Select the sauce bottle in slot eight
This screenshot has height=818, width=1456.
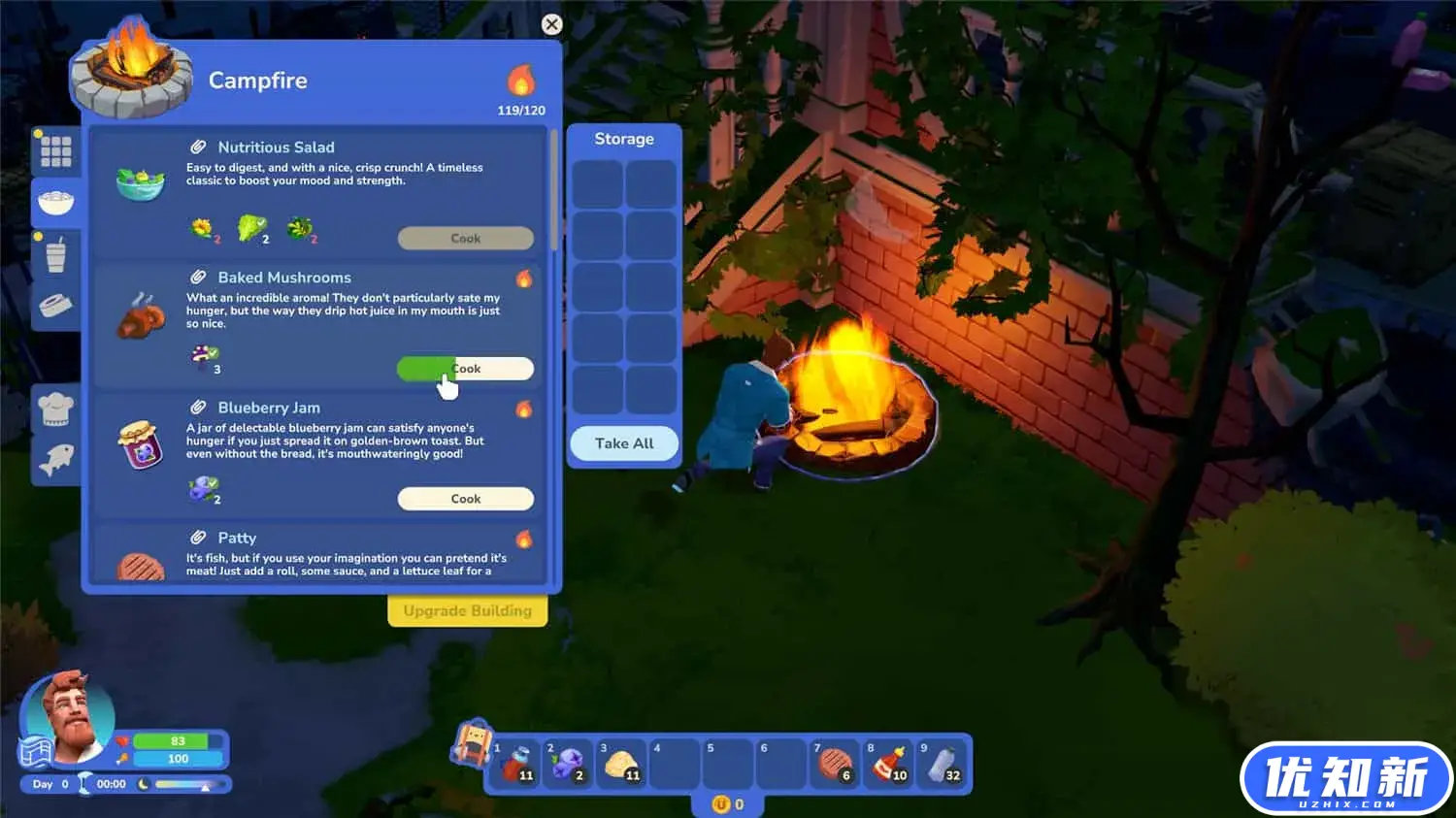point(888,764)
